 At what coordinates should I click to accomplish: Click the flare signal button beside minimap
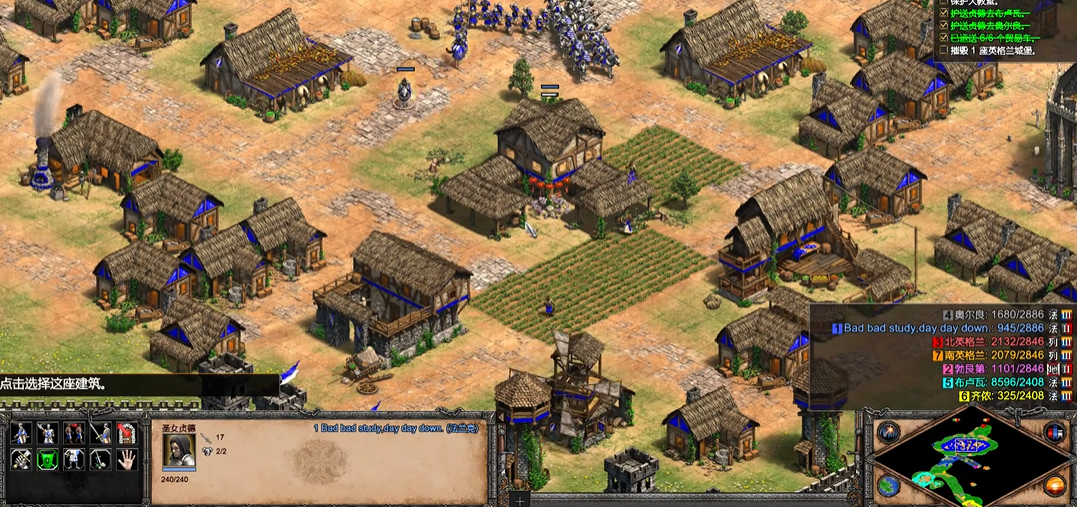pyautogui.click(x=888, y=432)
